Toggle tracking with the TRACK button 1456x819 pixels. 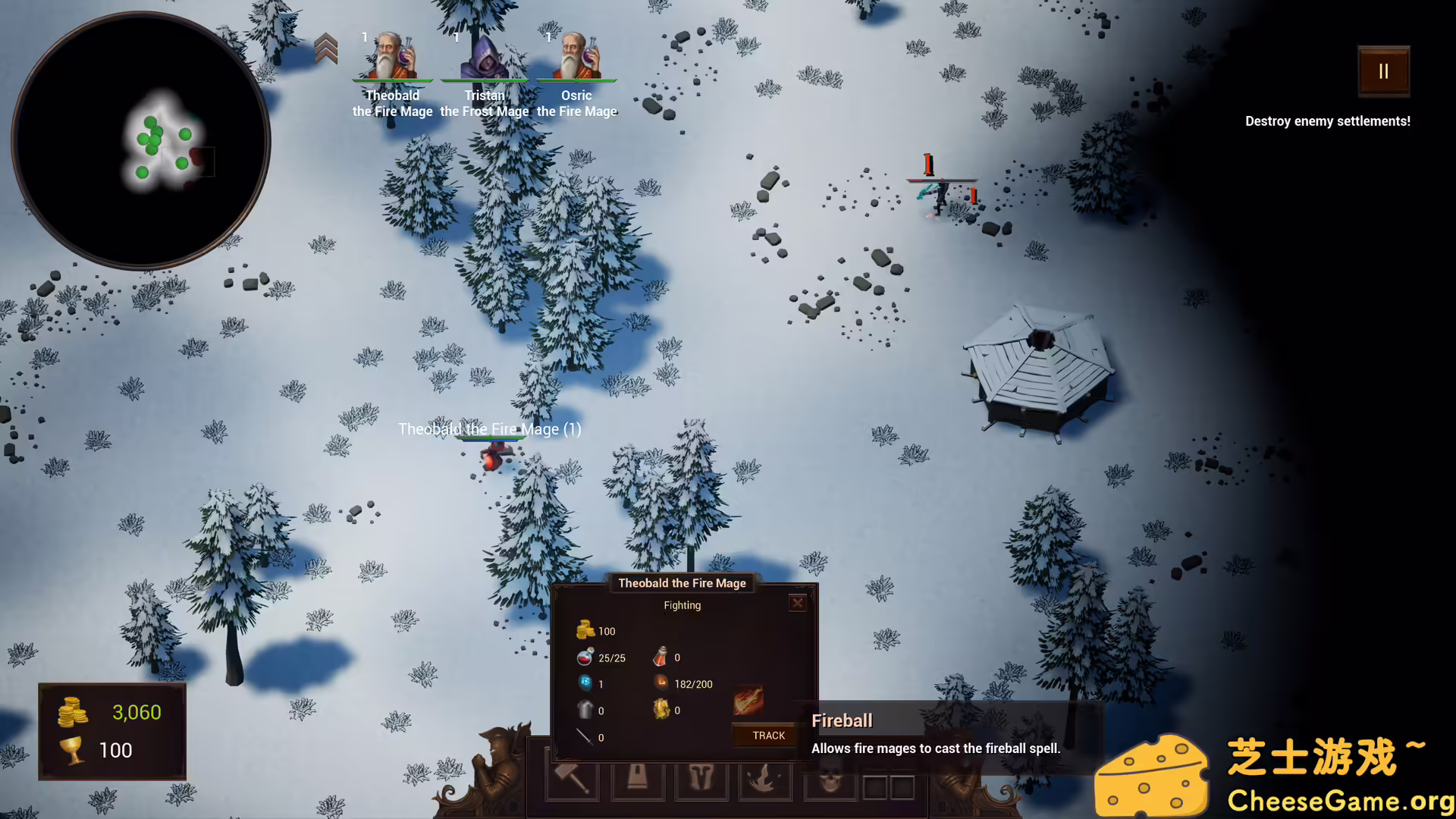767,735
